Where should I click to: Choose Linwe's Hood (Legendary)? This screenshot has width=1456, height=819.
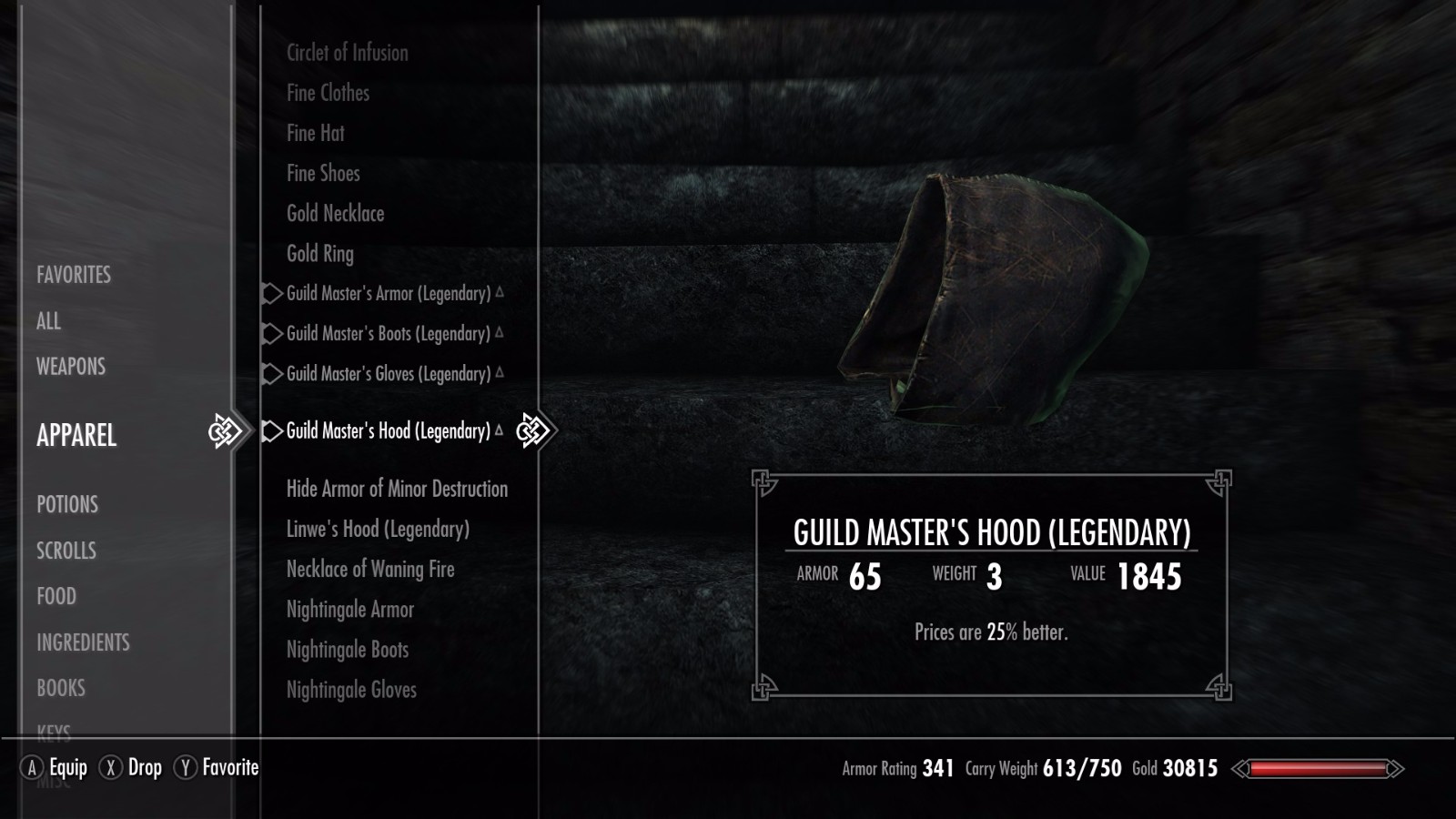378,529
